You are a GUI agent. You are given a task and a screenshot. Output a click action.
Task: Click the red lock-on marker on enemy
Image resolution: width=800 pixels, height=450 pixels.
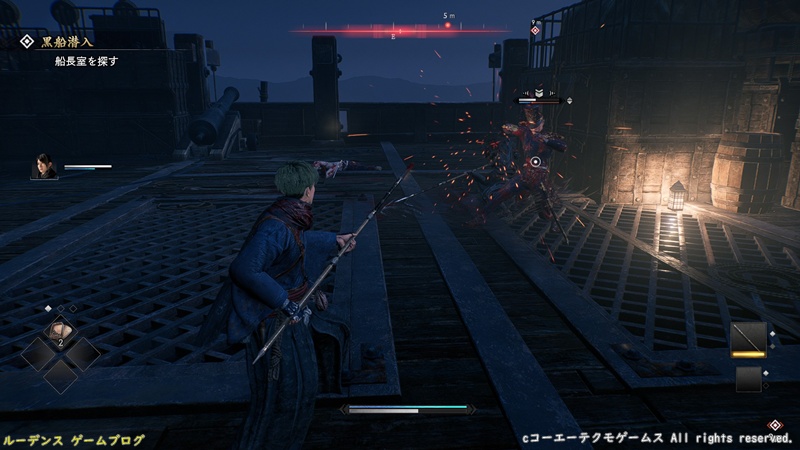pos(536,162)
